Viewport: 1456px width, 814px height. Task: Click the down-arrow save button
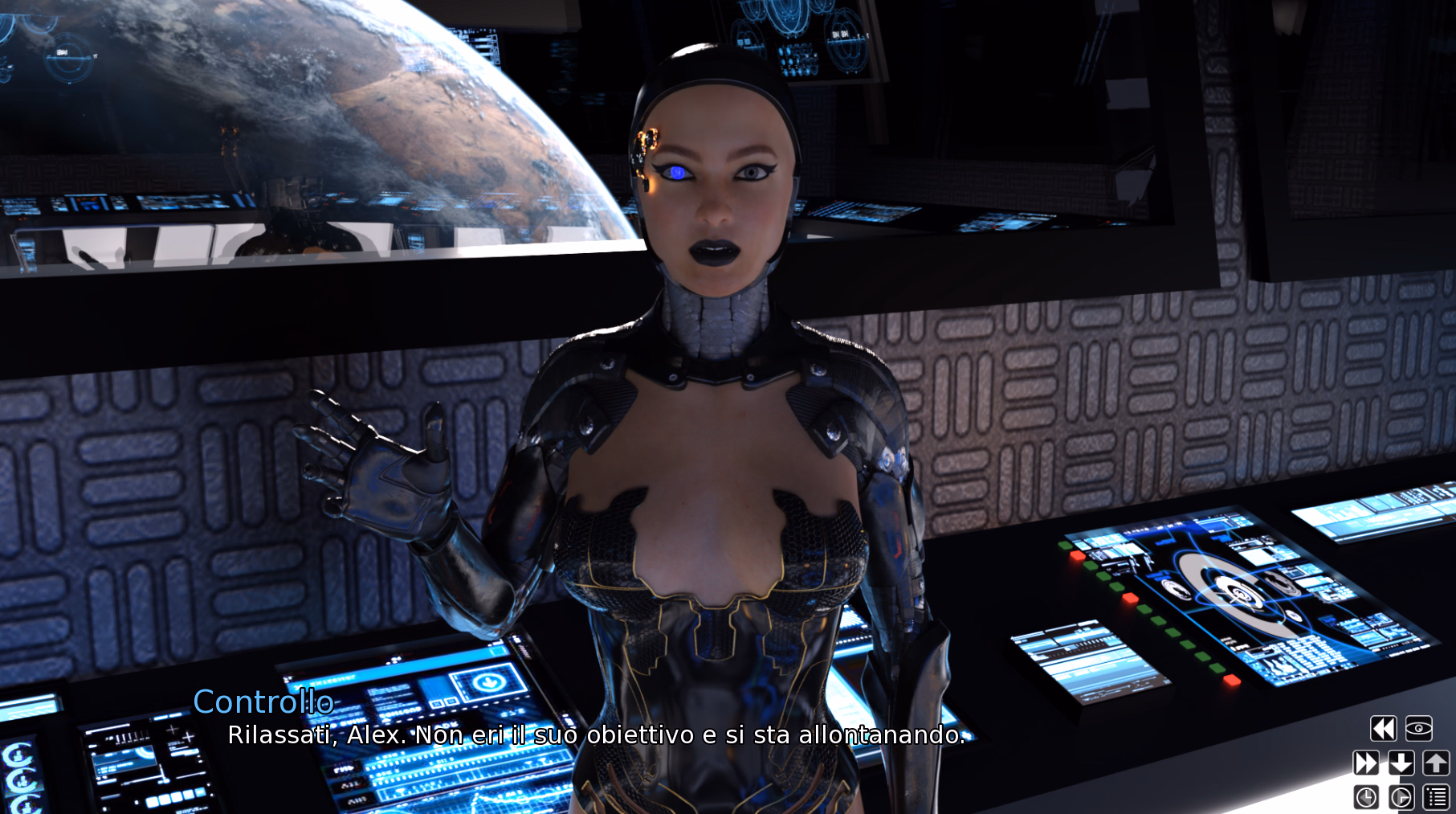click(1401, 763)
